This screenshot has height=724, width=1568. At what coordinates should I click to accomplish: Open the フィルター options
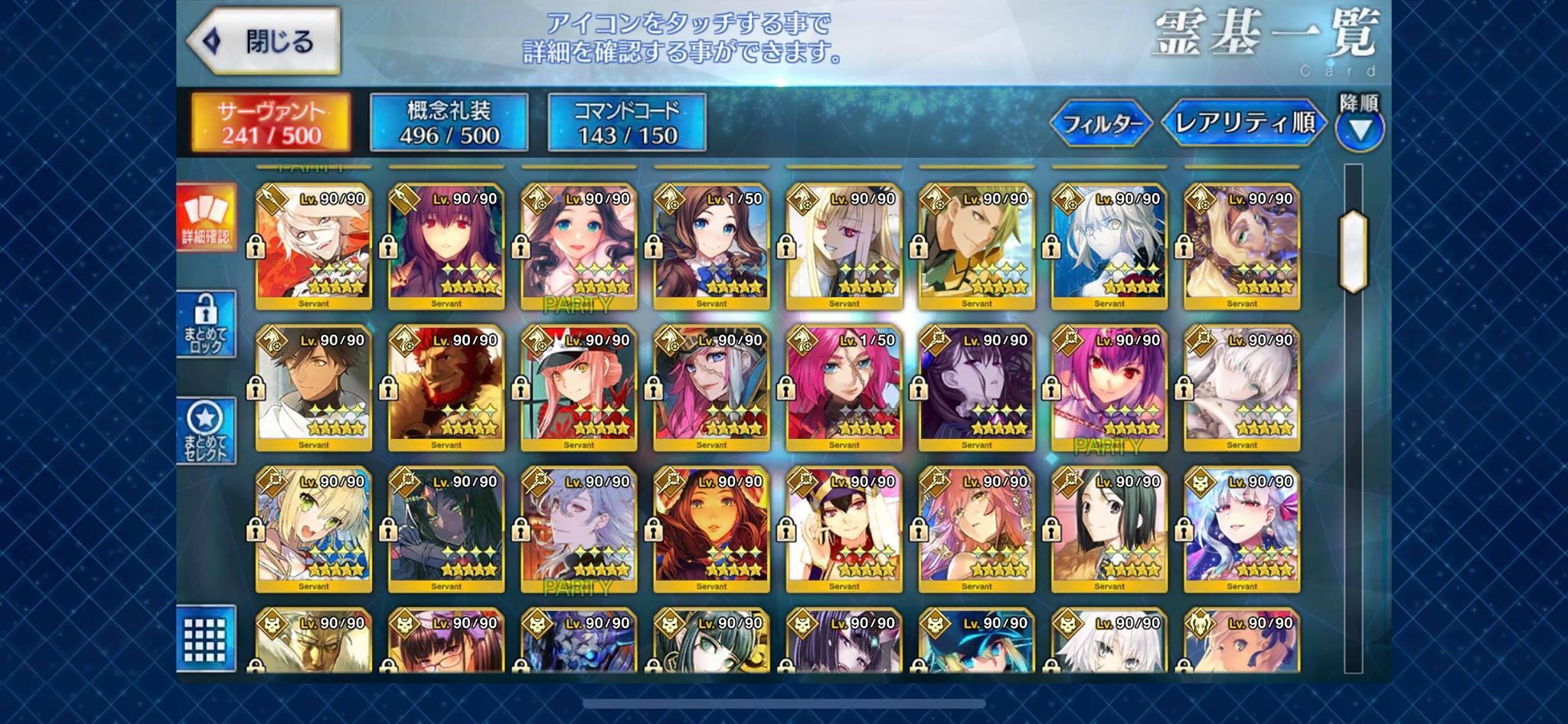coord(1101,123)
